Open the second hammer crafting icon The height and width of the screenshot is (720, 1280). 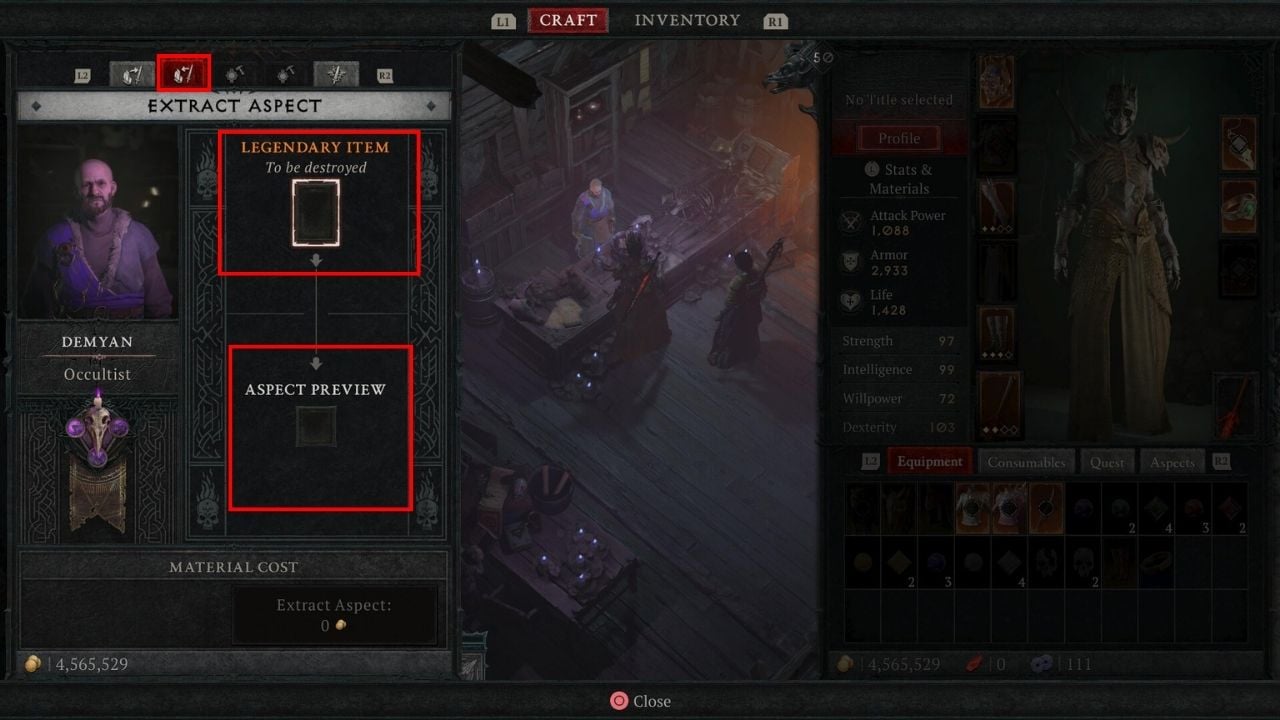[284, 73]
